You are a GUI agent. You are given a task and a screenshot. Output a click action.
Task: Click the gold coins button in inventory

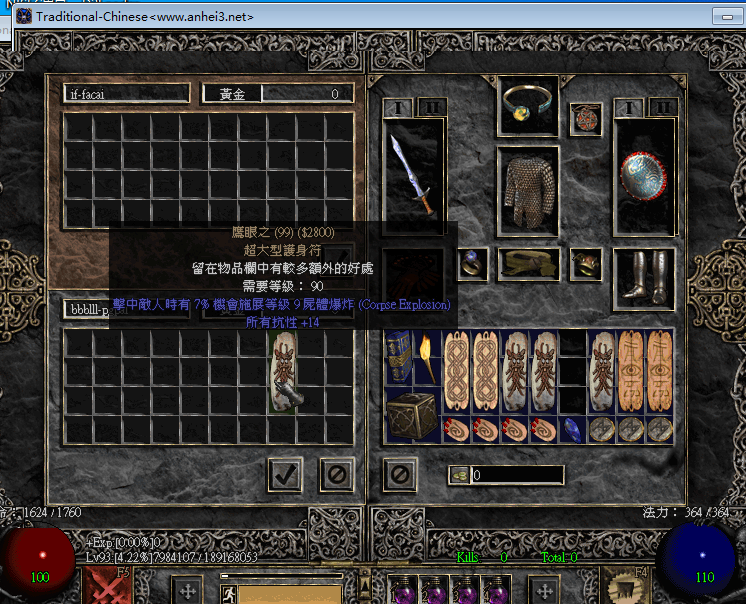[460, 475]
